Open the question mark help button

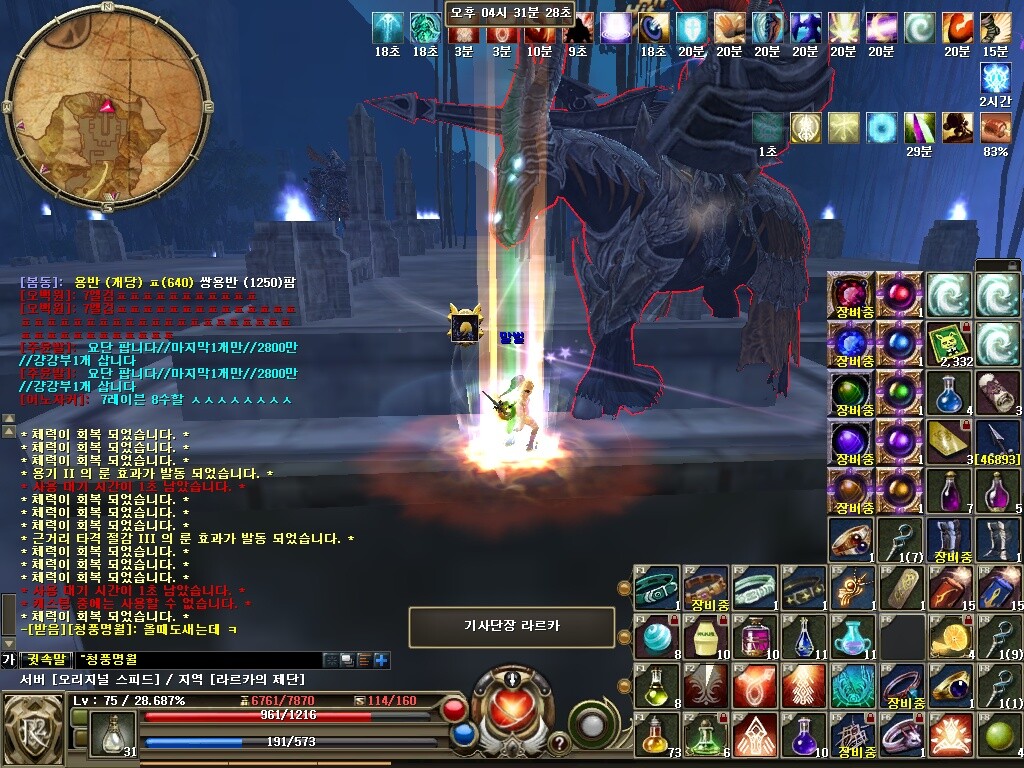coord(558,743)
